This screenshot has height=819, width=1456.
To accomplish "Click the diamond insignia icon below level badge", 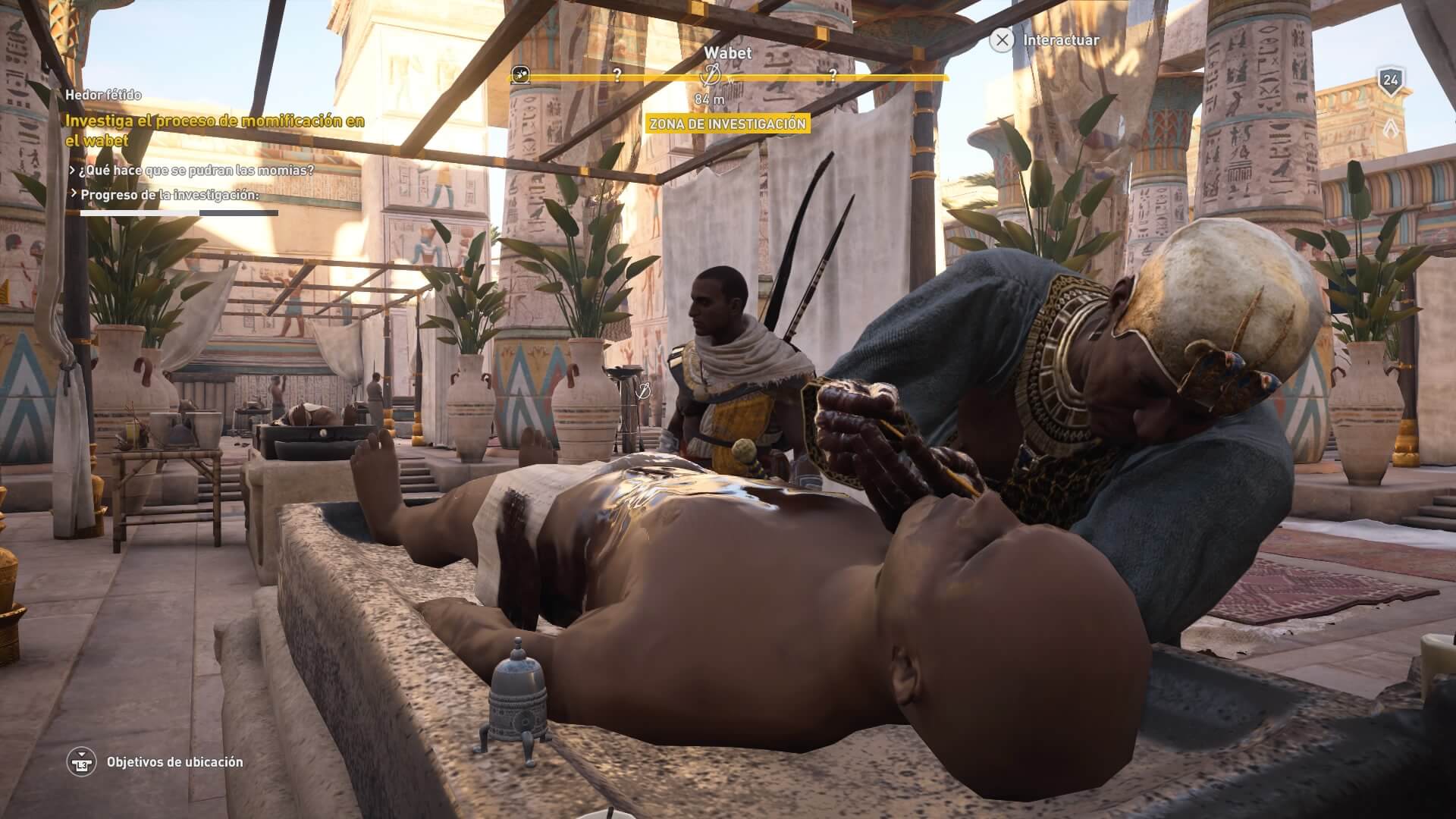I will click(x=1391, y=125).
